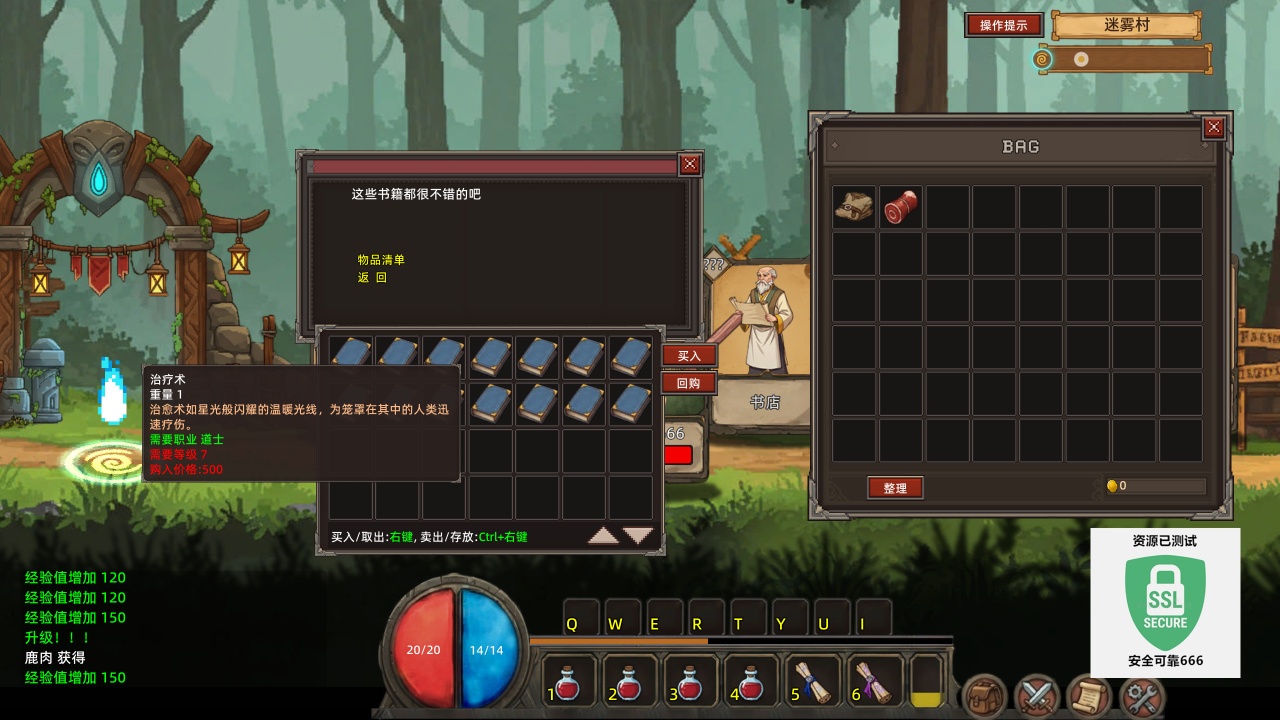The image size is (1280, 720).
Task: Open the 操作提示 controls hint
Action: [x=1003, y=25]
